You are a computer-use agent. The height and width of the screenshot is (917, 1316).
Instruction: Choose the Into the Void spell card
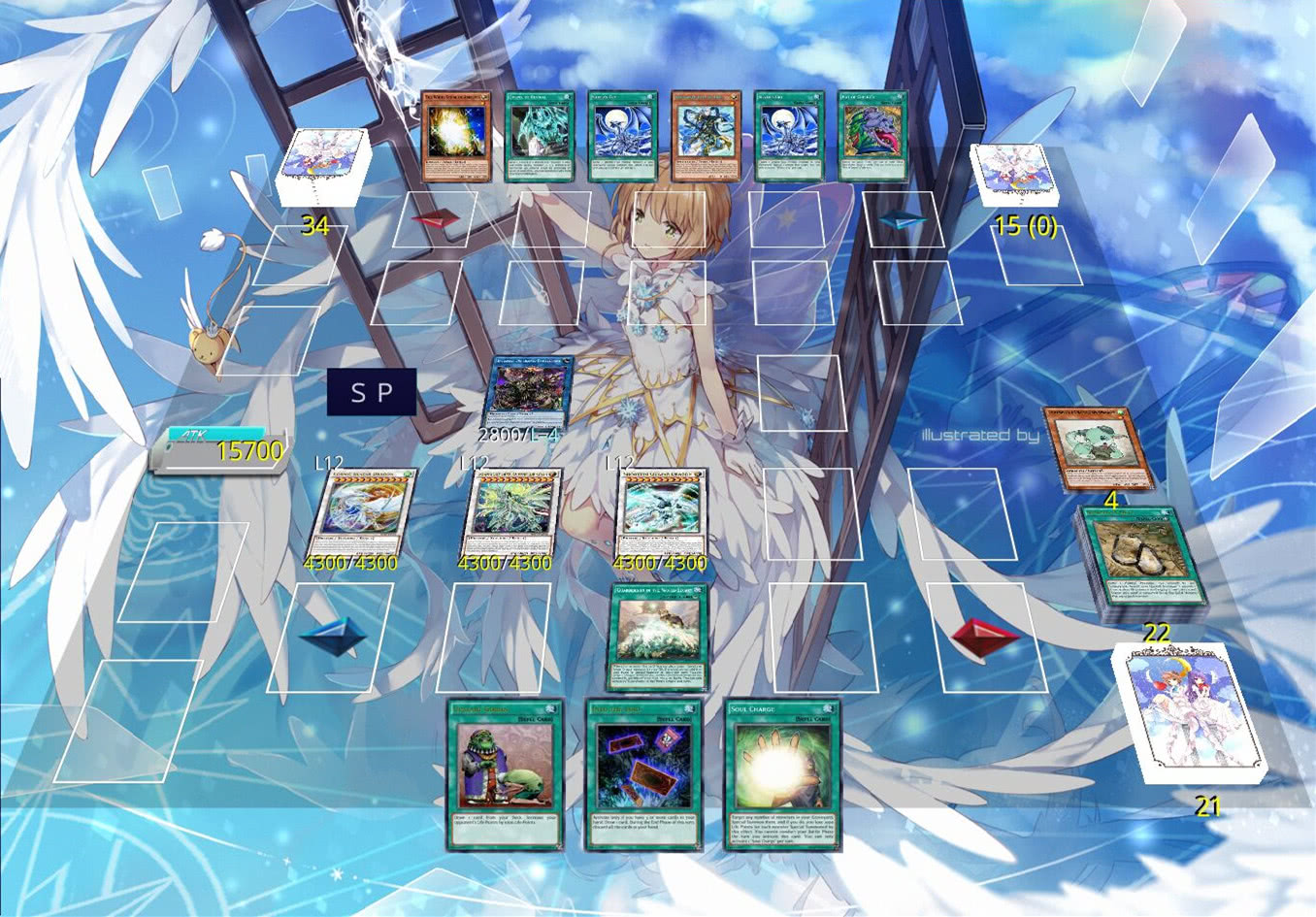(x=643, y=774)
